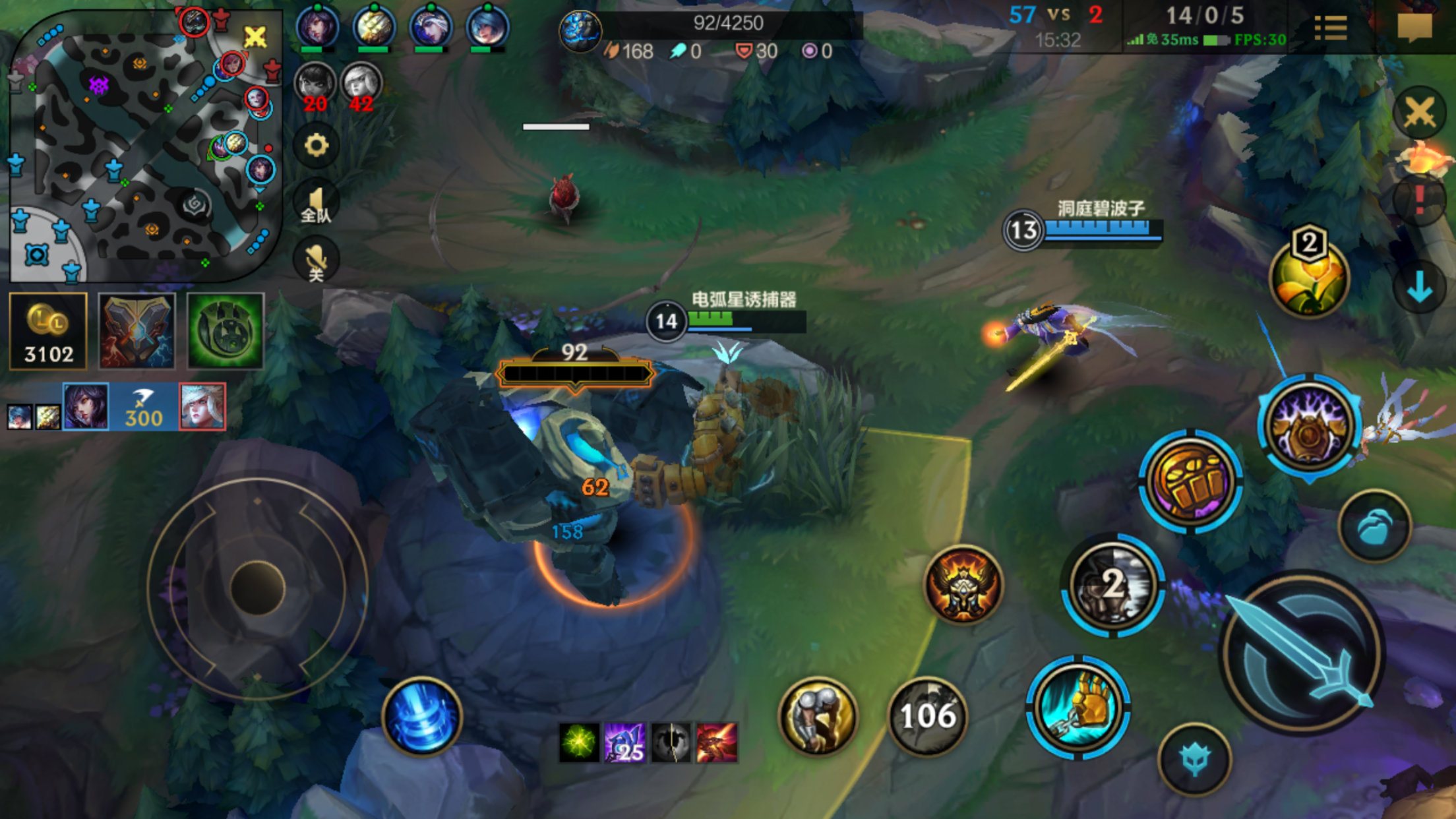
Task: Open the settings gear
Action: [316, 145]
